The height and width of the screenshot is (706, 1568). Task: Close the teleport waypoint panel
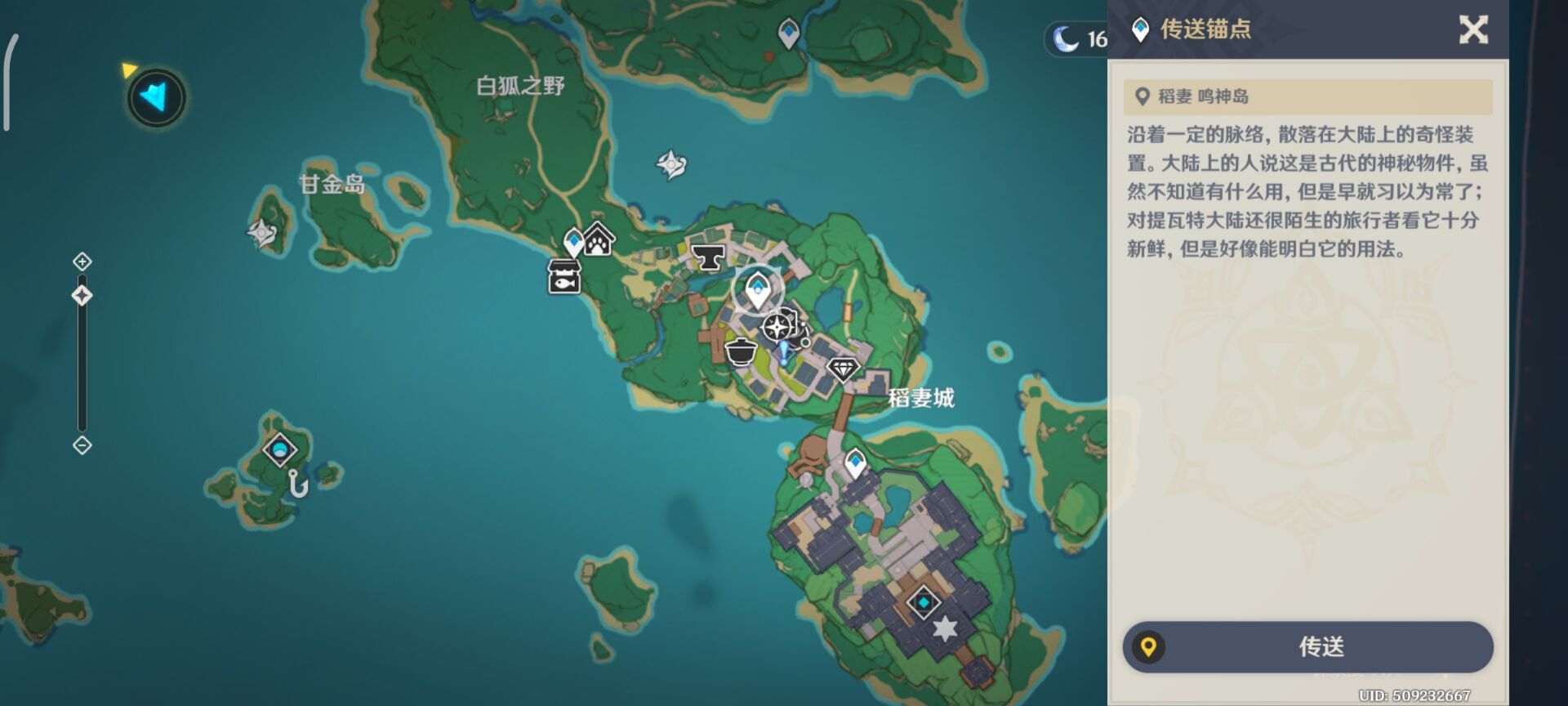pyautogui.click(x=1473, y=30)
